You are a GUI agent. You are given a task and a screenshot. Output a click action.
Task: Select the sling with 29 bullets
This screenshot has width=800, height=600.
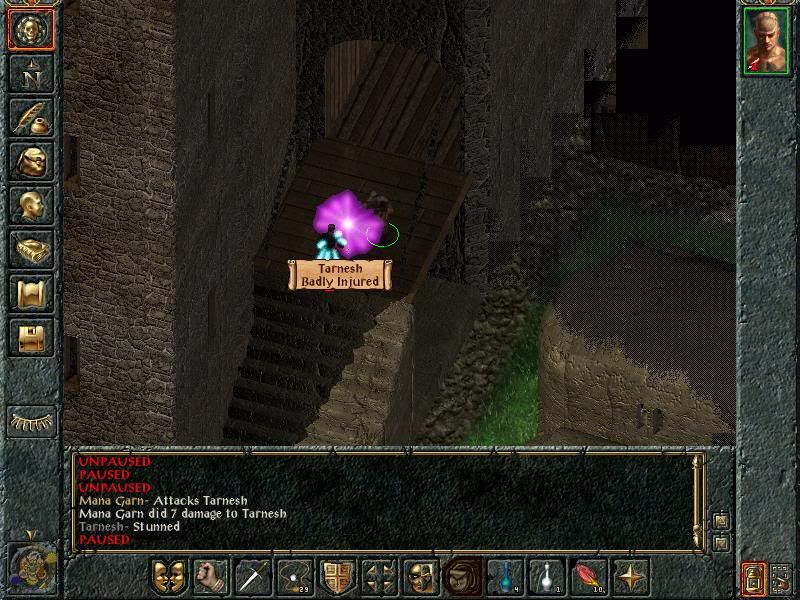click(294, 577)
